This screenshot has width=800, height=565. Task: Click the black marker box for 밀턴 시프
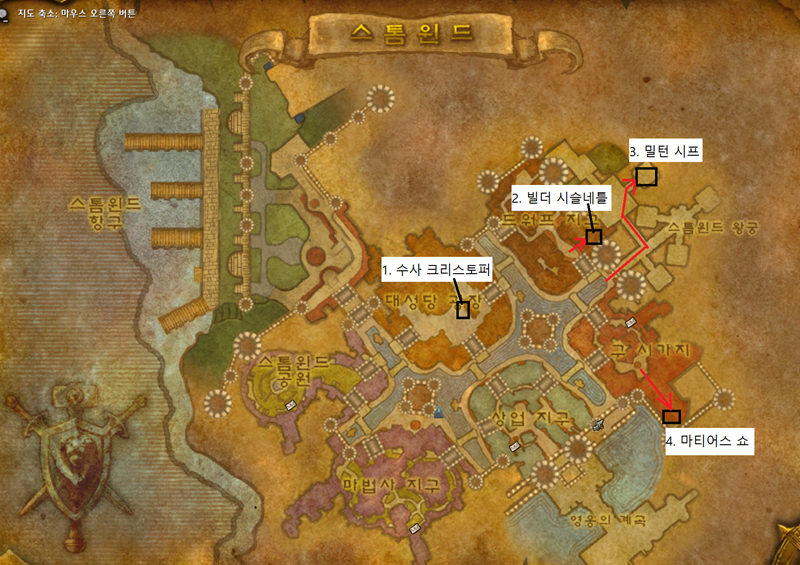(x=646, y=177)
